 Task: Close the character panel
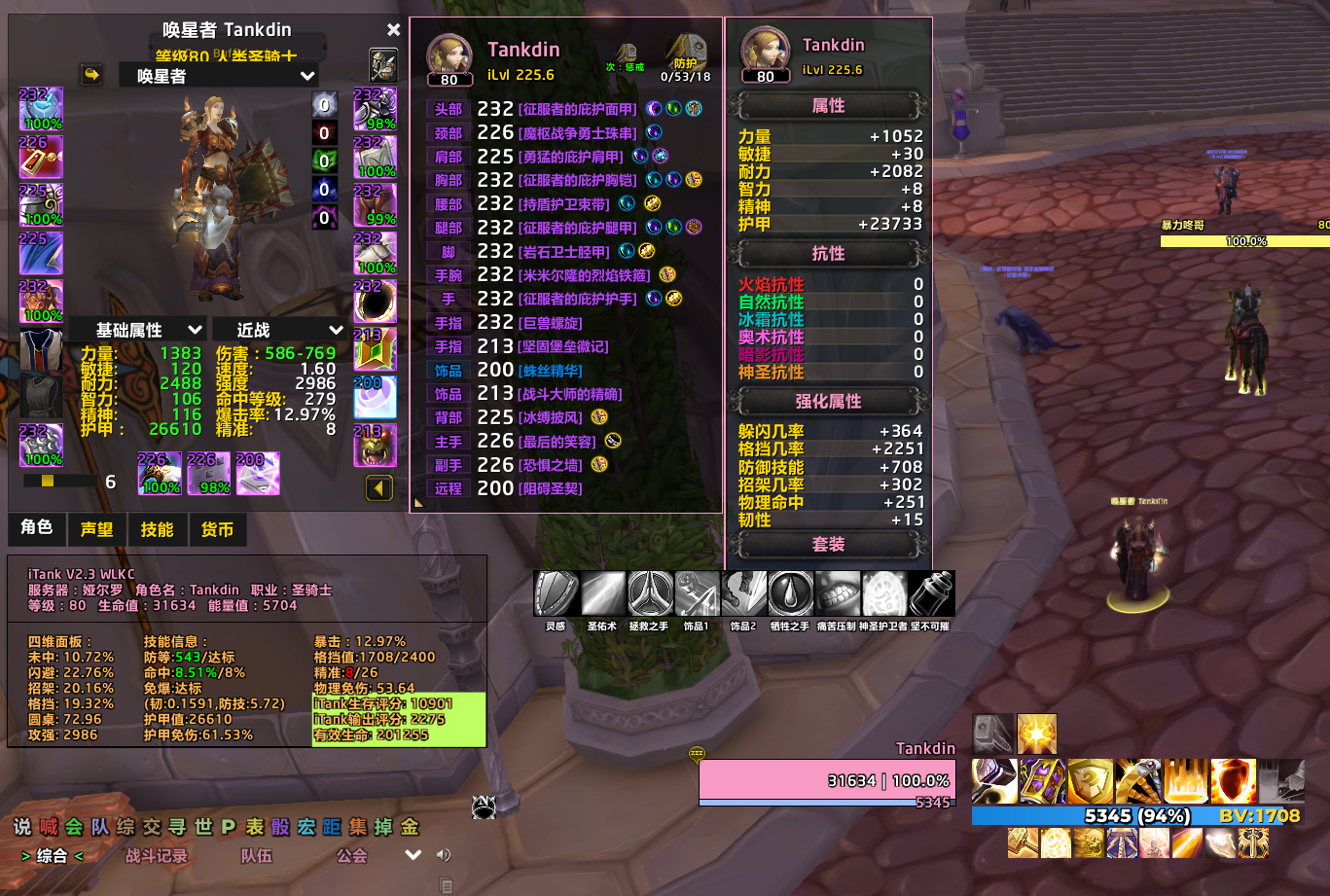pos(393,30)
